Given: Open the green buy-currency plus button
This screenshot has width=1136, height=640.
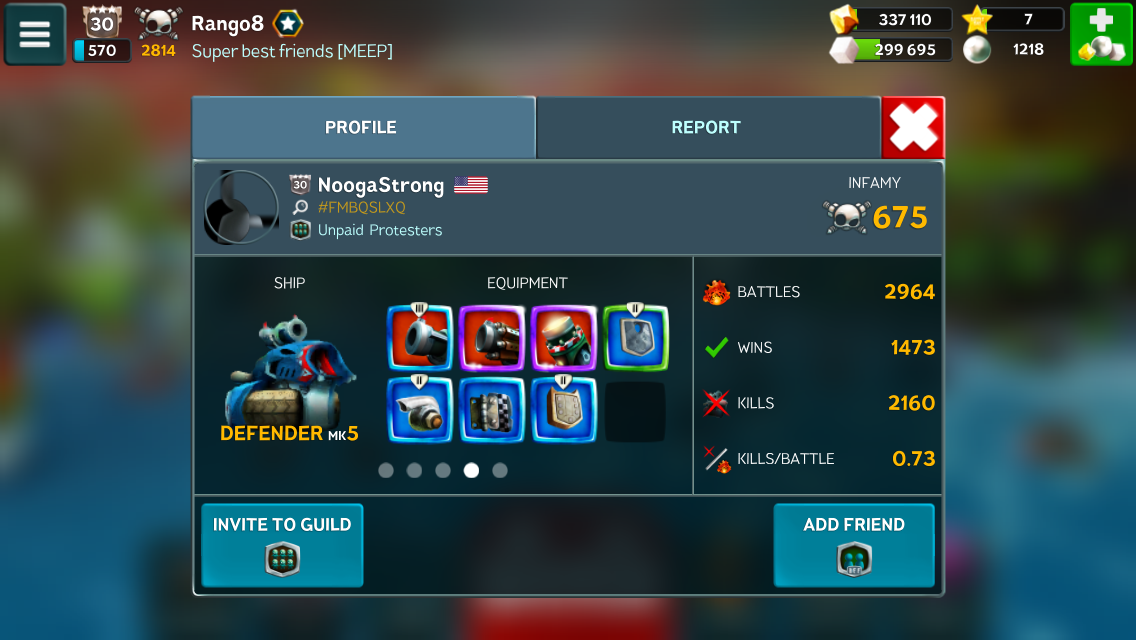Looking at the screenshot, I should (x=1101, y=35).
